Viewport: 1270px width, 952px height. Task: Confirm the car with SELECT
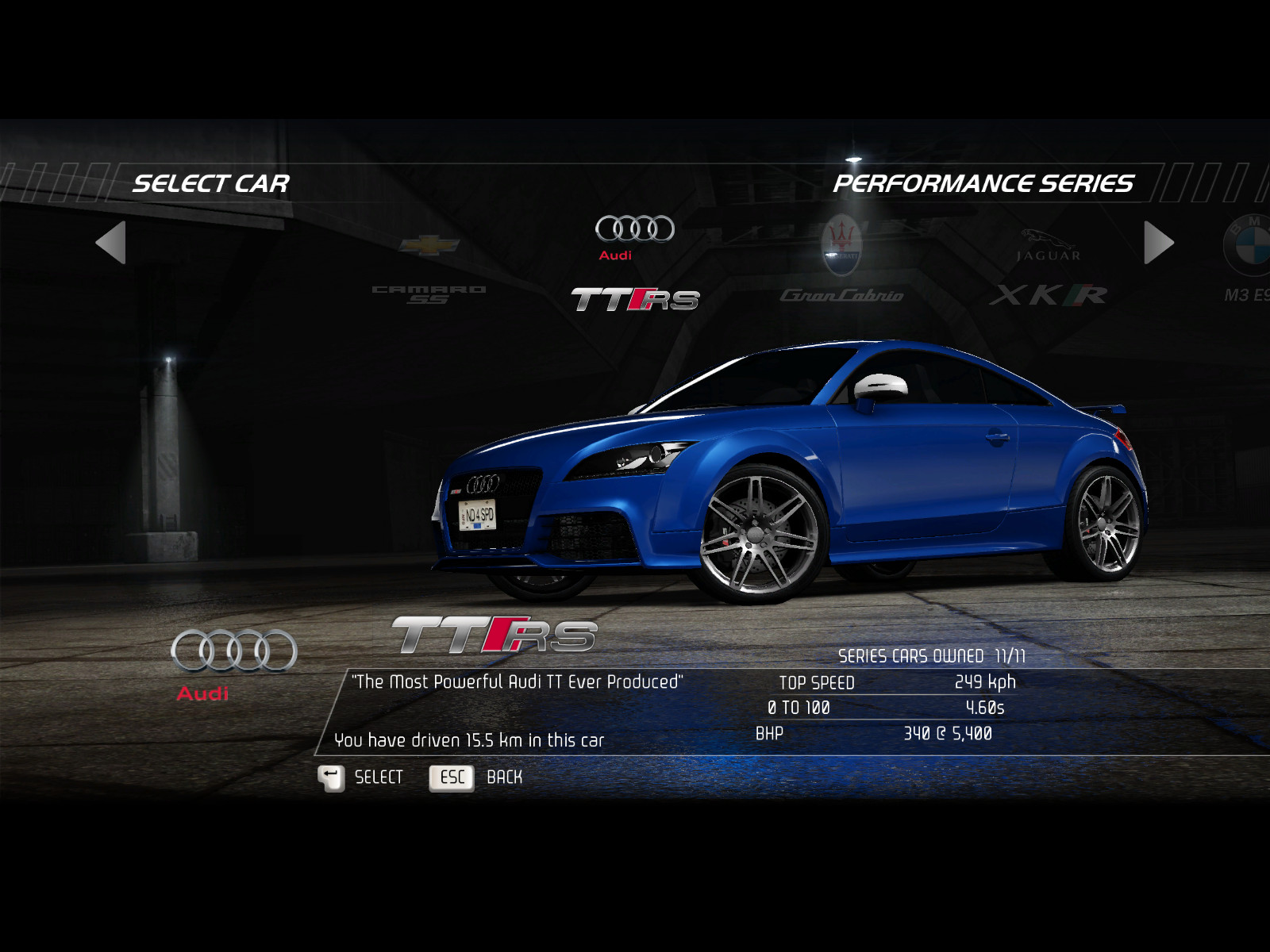click(x=362, y=777)
